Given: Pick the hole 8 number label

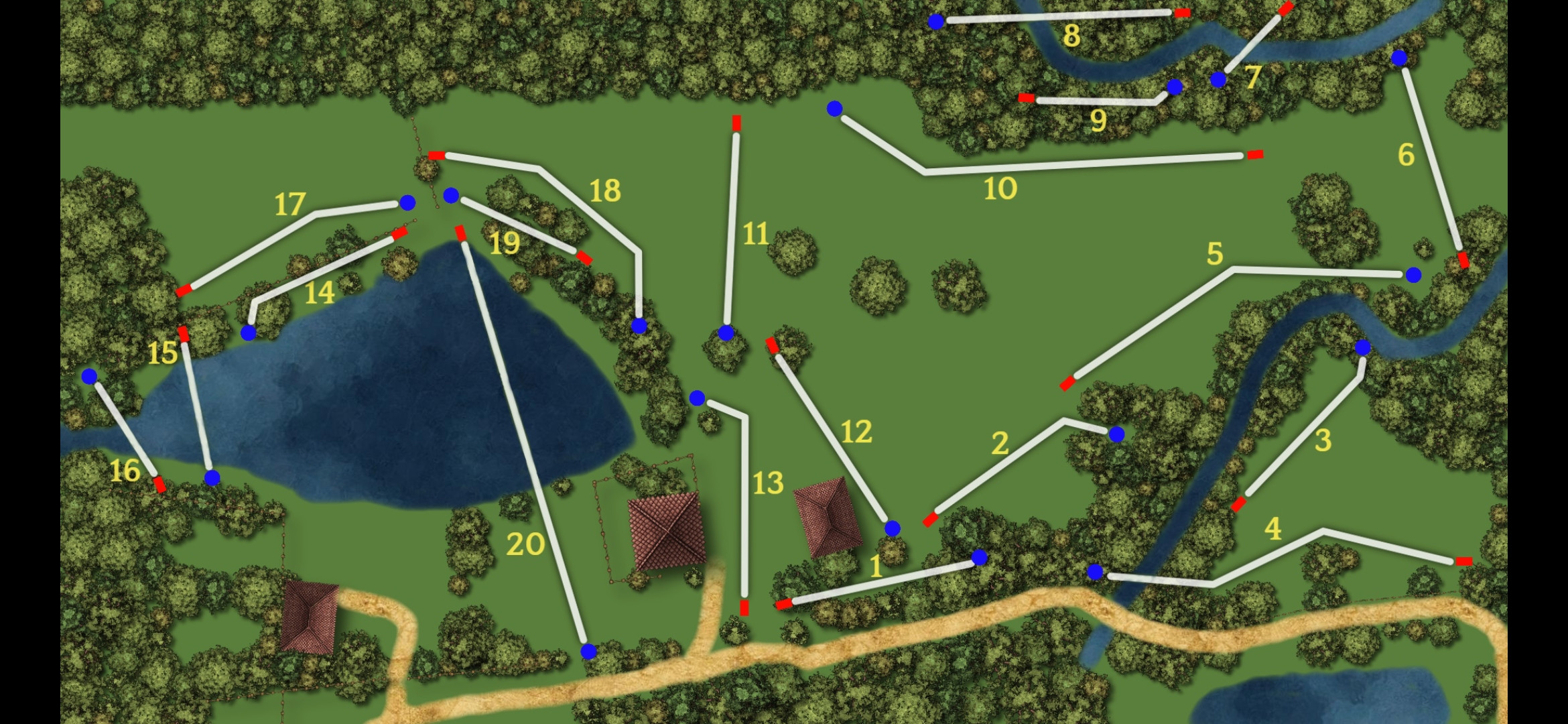Looking at the screenshot, I should coord(1071,36).
